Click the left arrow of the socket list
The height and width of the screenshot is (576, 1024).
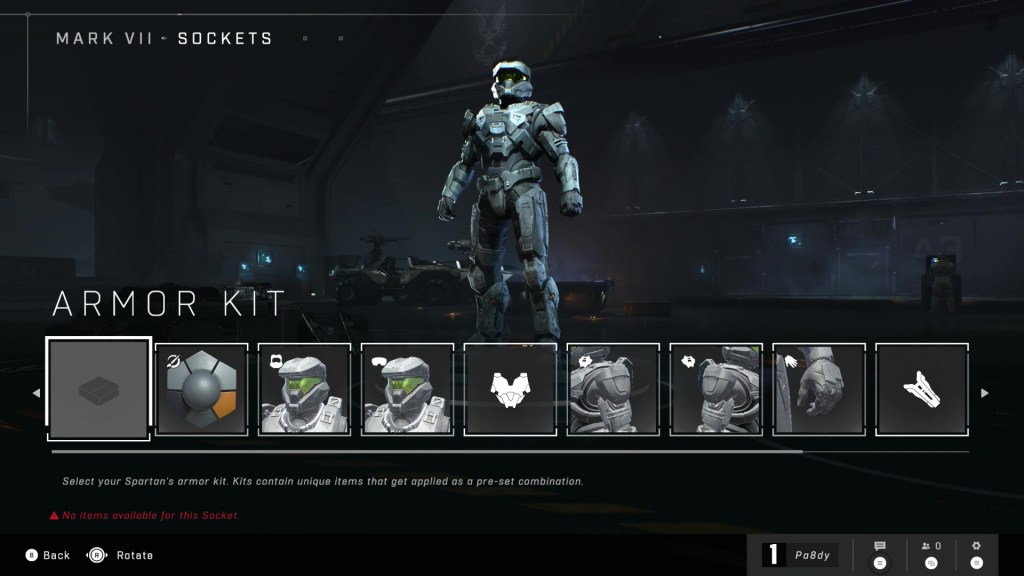tap(37, 393)
